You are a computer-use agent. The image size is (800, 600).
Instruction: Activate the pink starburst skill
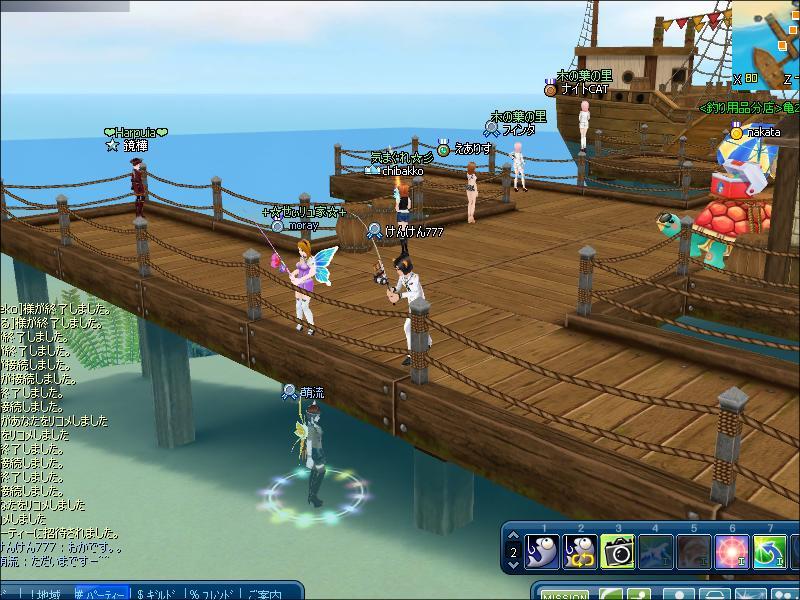tap(732, 551)
